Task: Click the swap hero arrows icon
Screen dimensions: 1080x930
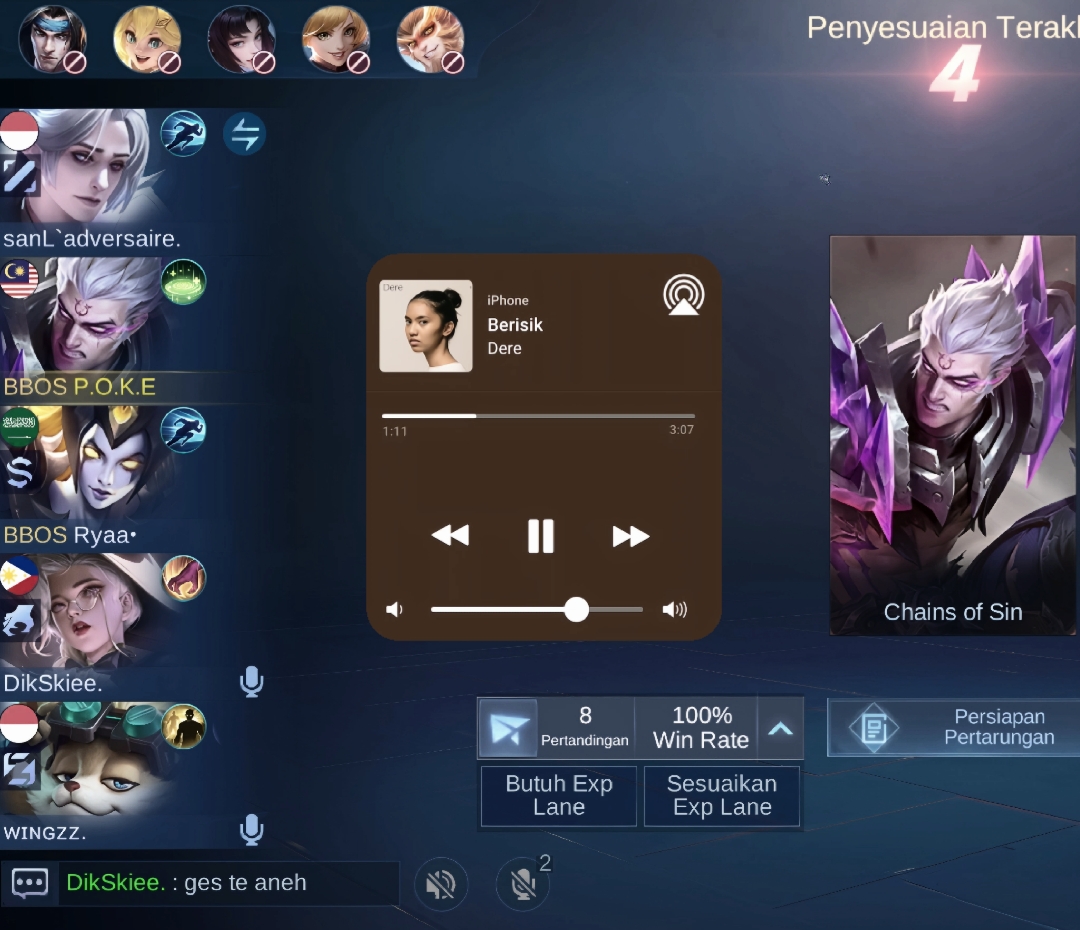Action: [244, 134]
